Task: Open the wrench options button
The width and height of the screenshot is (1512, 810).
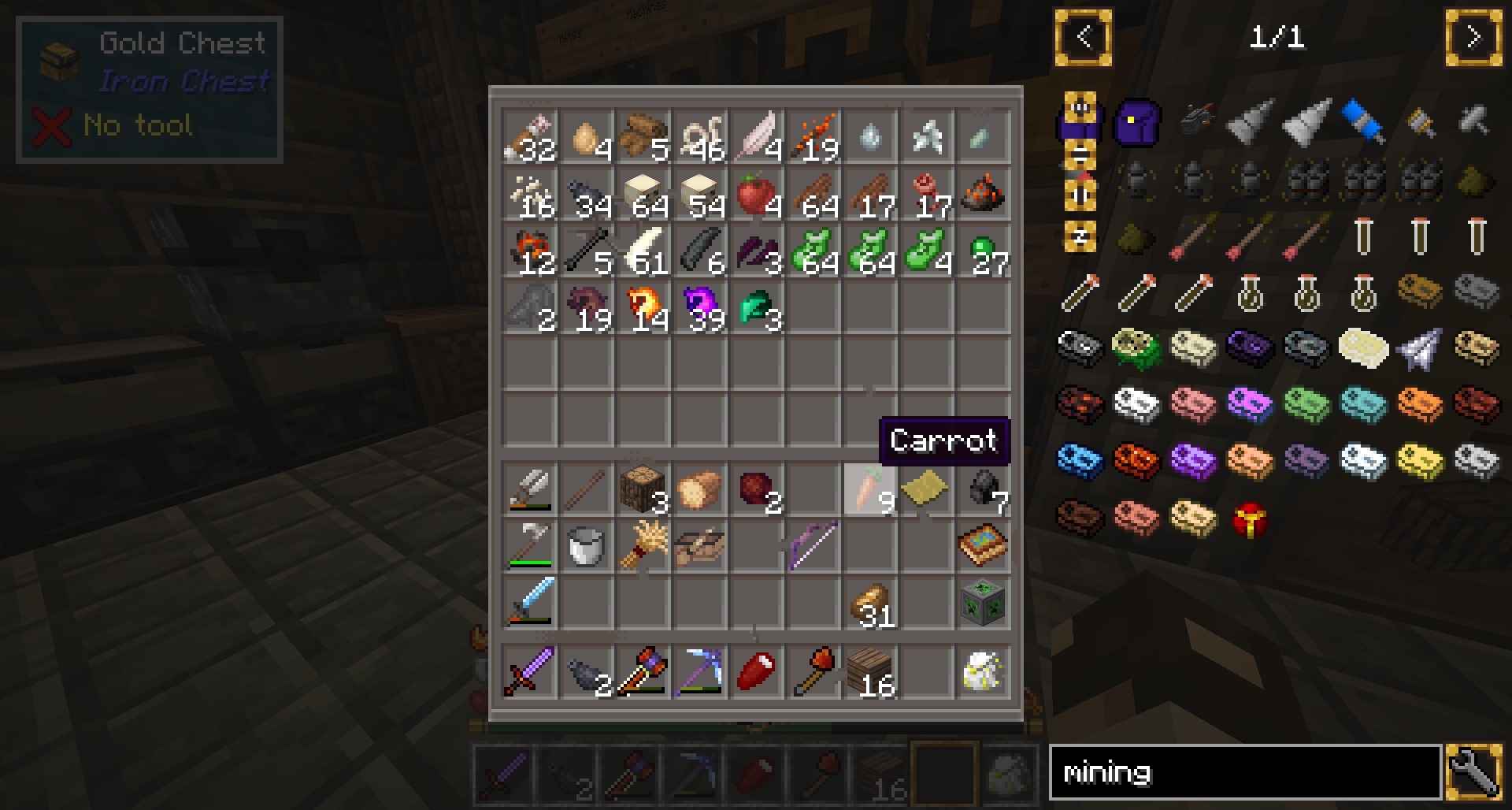Action: pyautogui.click(x=1473, y=772)
